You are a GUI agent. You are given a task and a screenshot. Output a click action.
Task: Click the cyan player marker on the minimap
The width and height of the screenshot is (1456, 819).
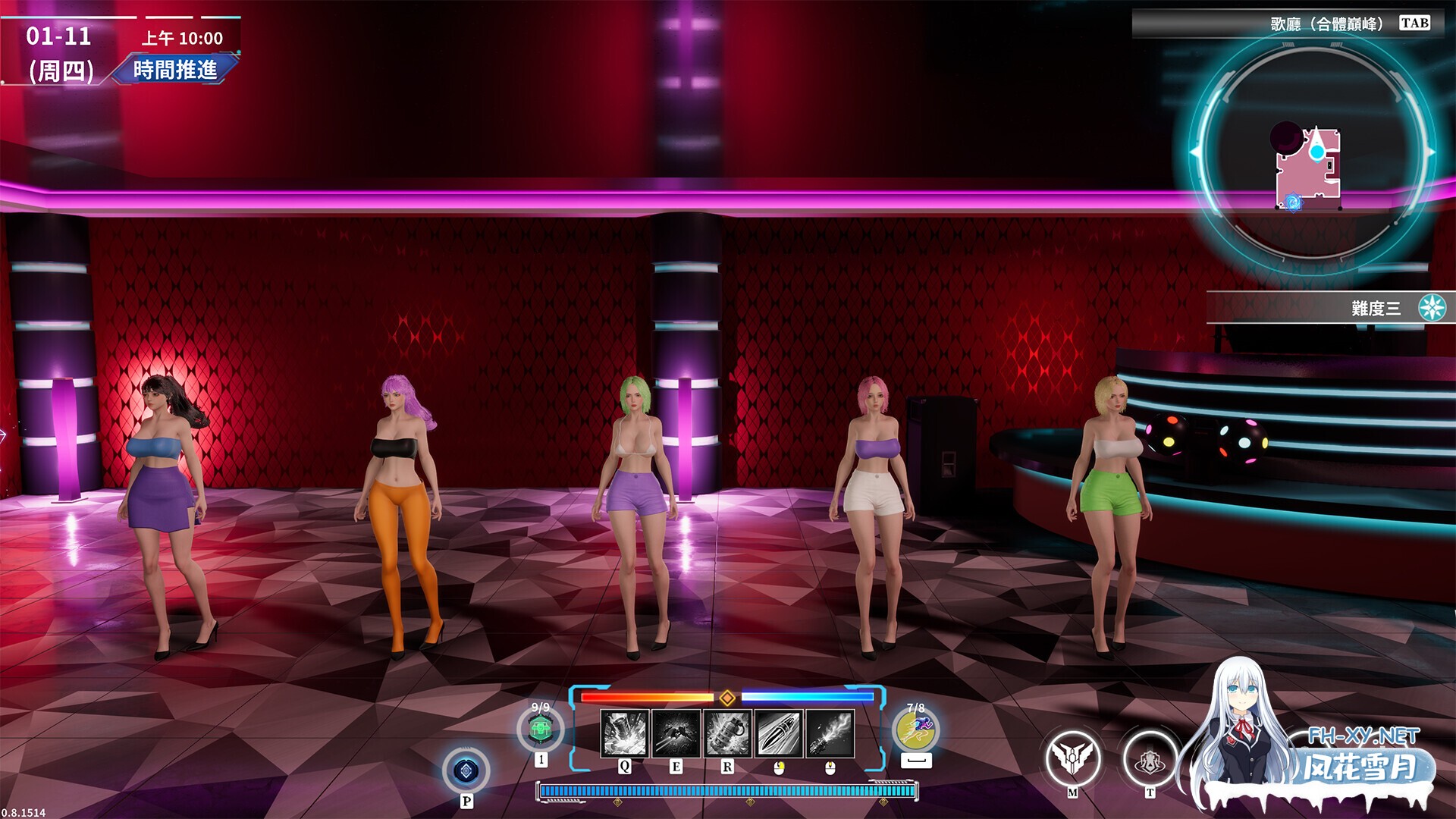[1317, 152]
